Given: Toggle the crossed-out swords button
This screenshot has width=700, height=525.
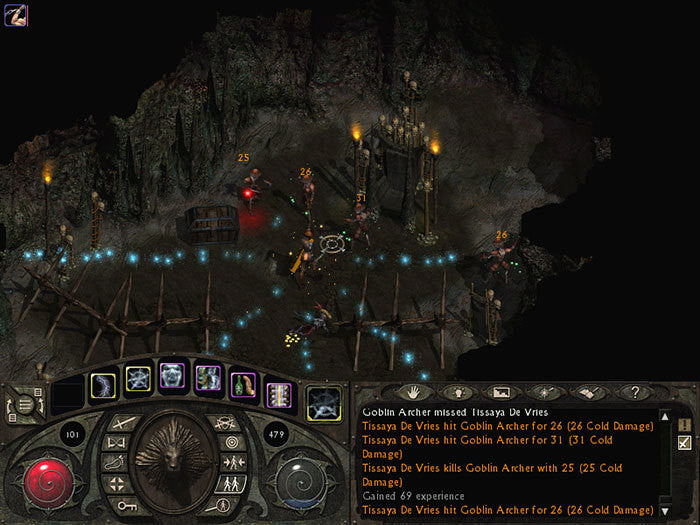Looking at the screenshot, I should pos(230,422).
